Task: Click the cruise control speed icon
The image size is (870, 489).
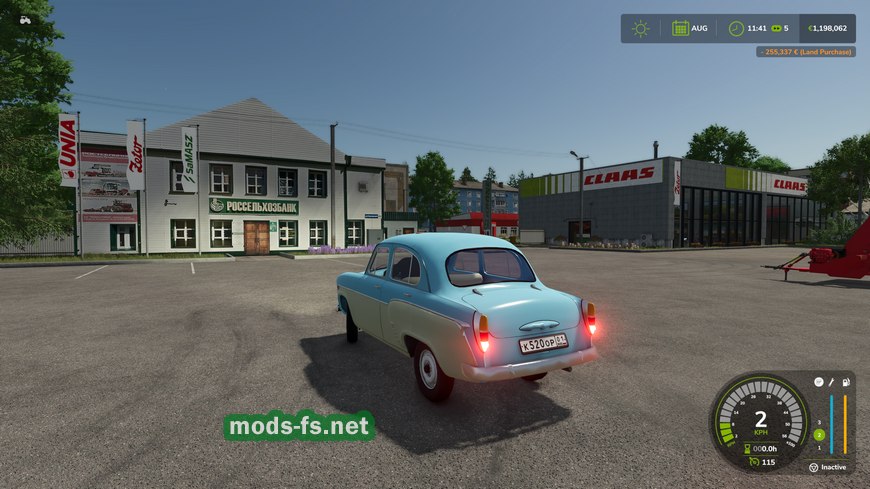Action: [752, 462]
